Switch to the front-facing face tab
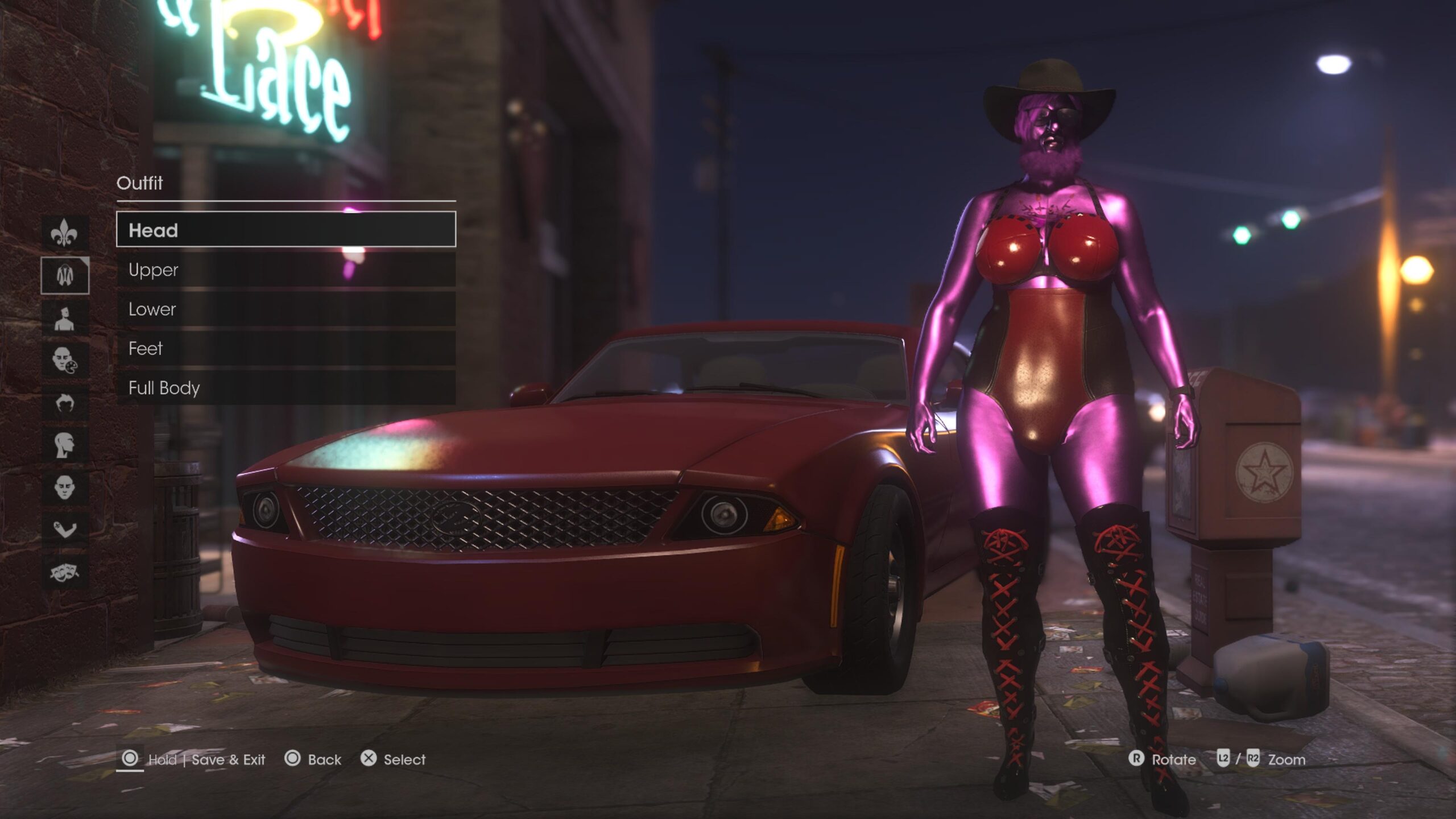 pyautogui.click(x=65, y=487)
